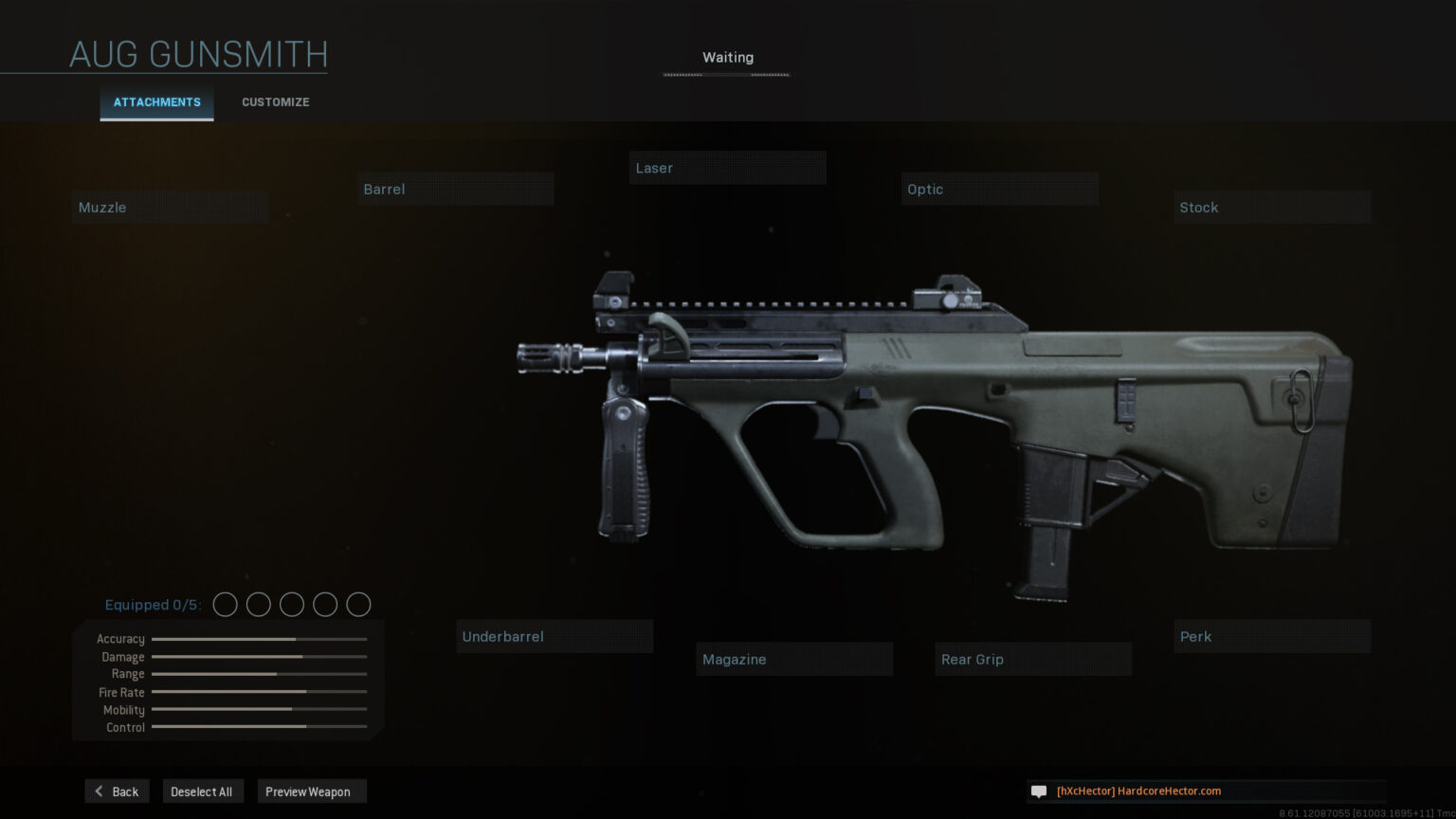
Task: Go Back to the previous menu
Action: click(x=118, y=792)
